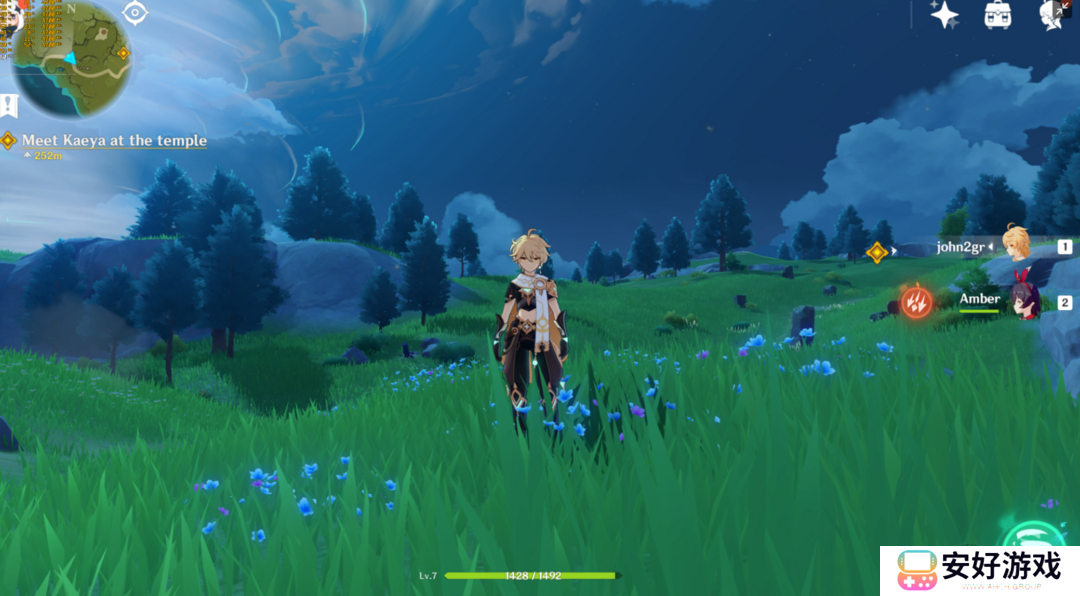The height and width of the screenshot is (596, 1080).
Task: Open the Wish star icon
Action: tap(944, 14)
